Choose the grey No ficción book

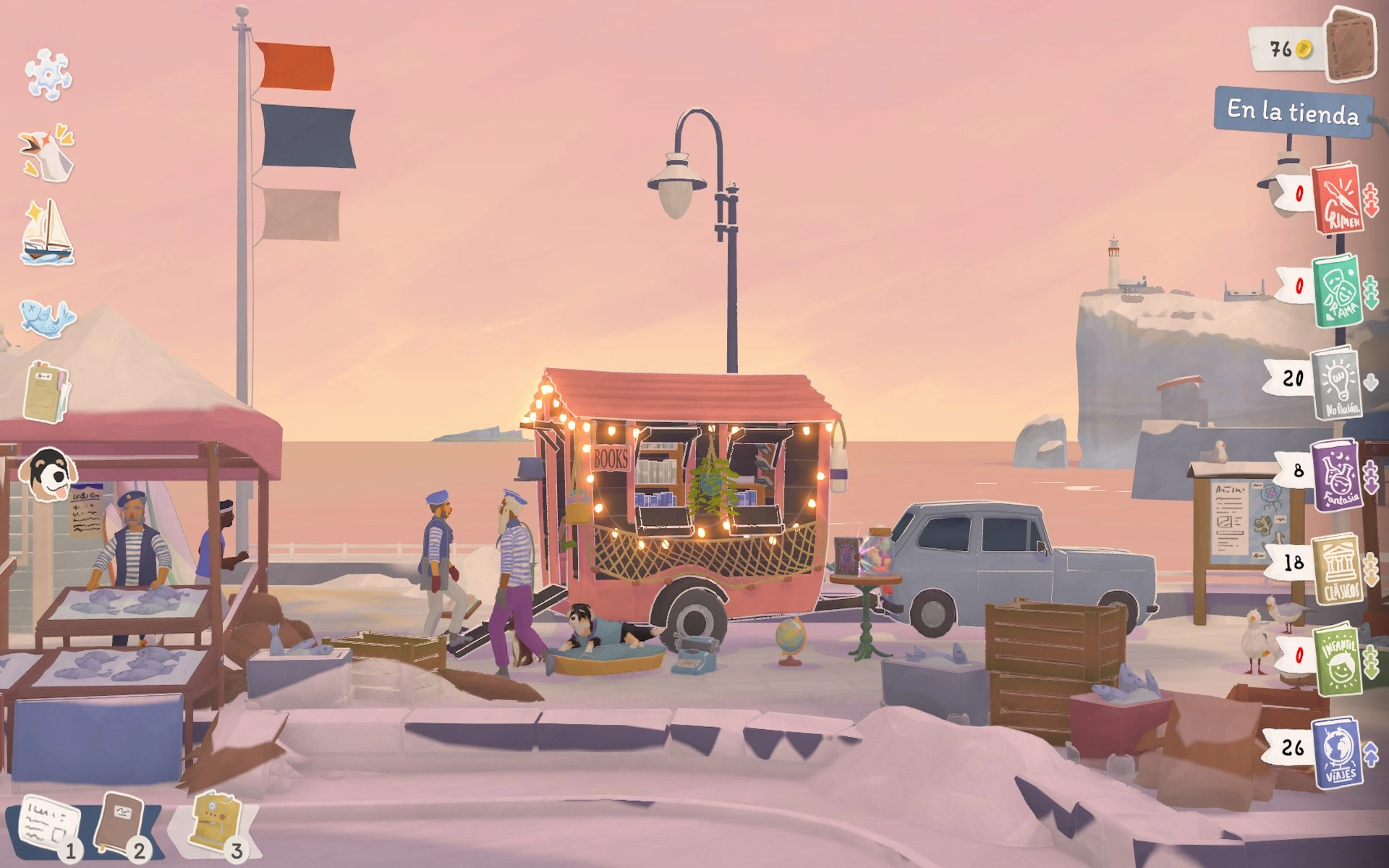click(x=1337, y=382)
